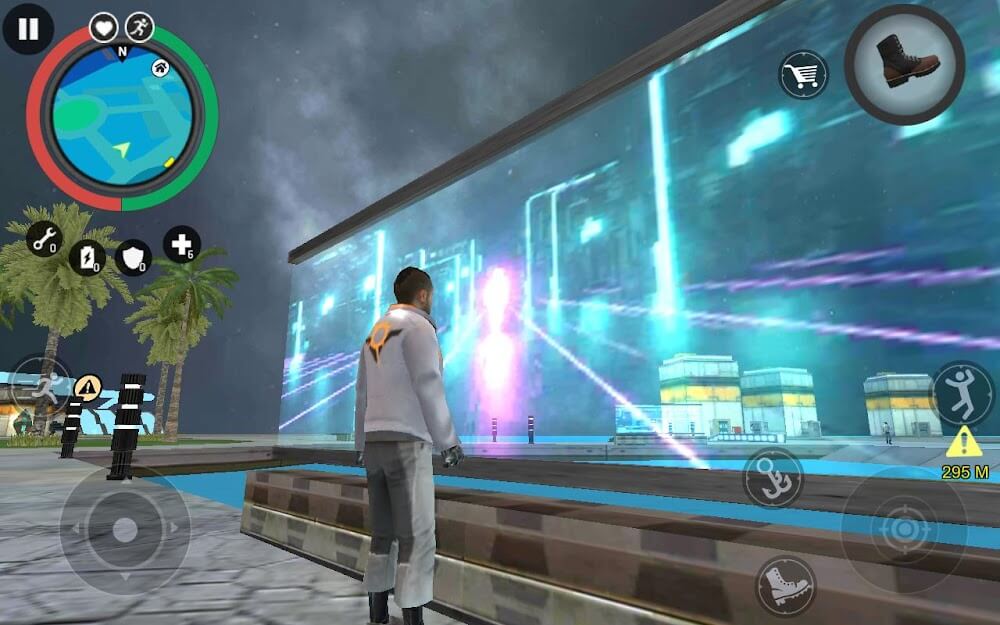Fire the grappling hook
The height and width of the screenshot is (625, 1000).
pyautogui.click(x=773, y=477)
